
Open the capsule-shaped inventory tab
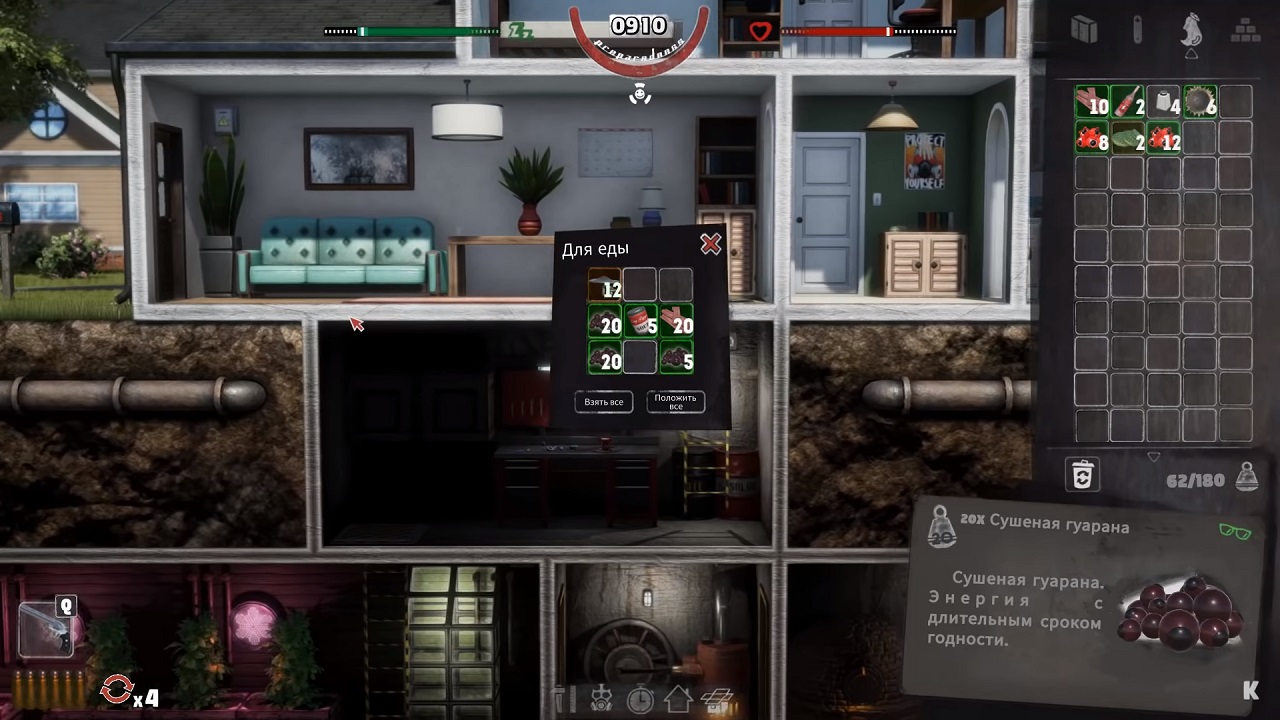1137,30
